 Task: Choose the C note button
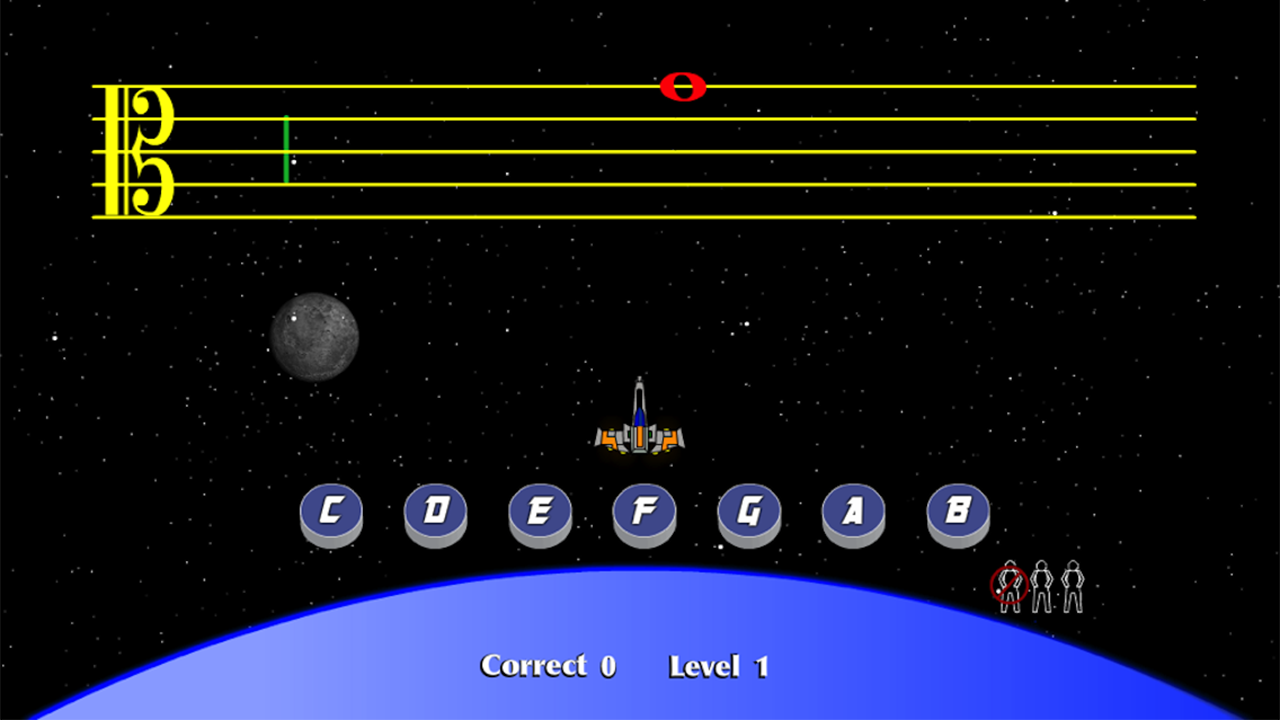point(331,512)
